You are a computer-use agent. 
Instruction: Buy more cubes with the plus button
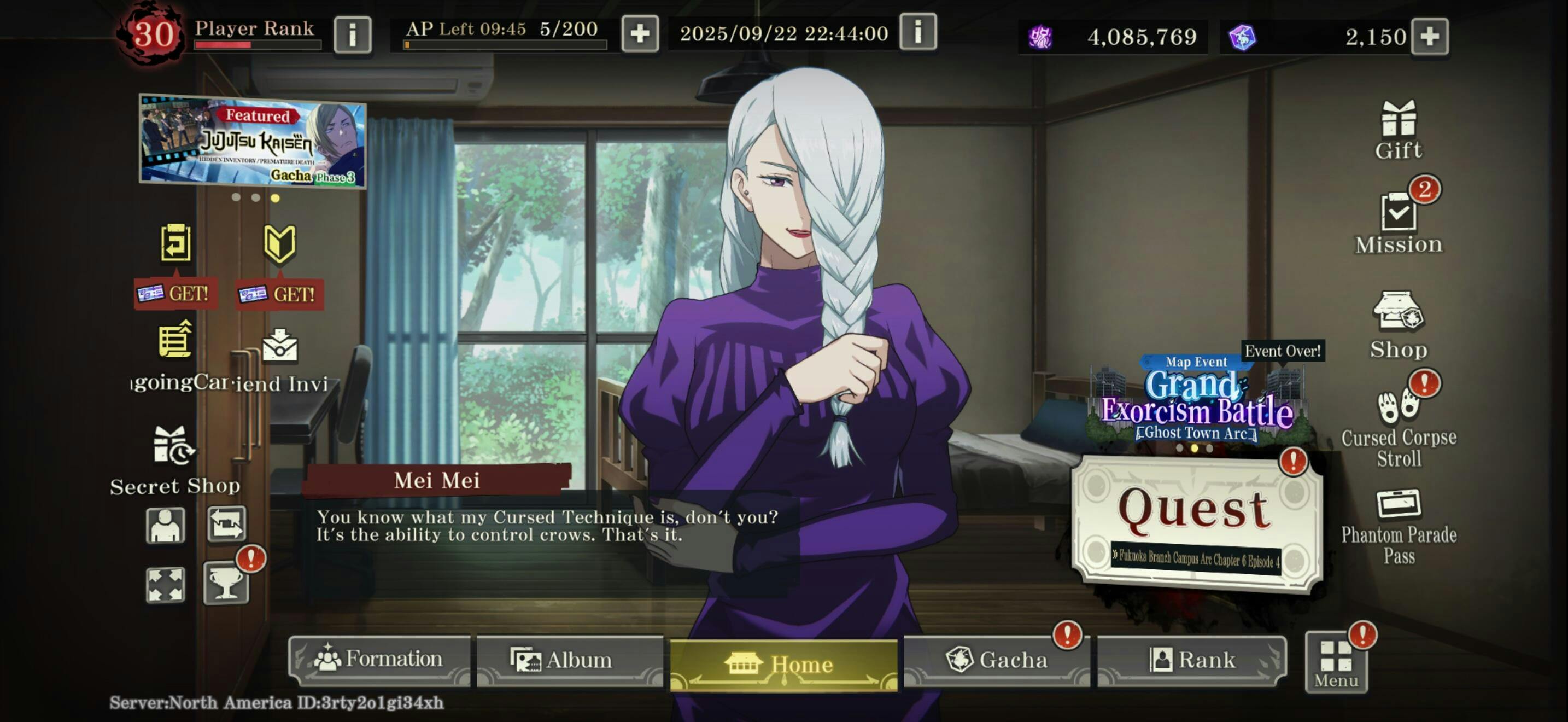(x=1429, y=37)
